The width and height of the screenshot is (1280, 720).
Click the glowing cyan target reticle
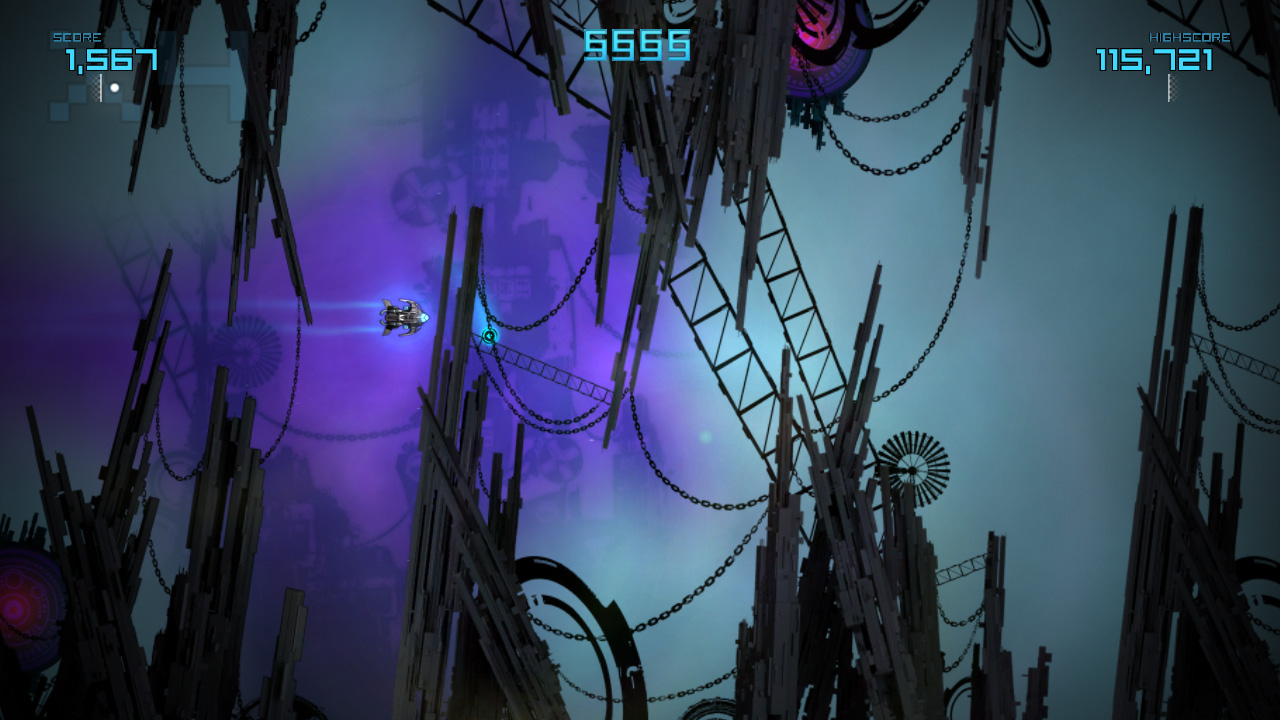point(489,337)
